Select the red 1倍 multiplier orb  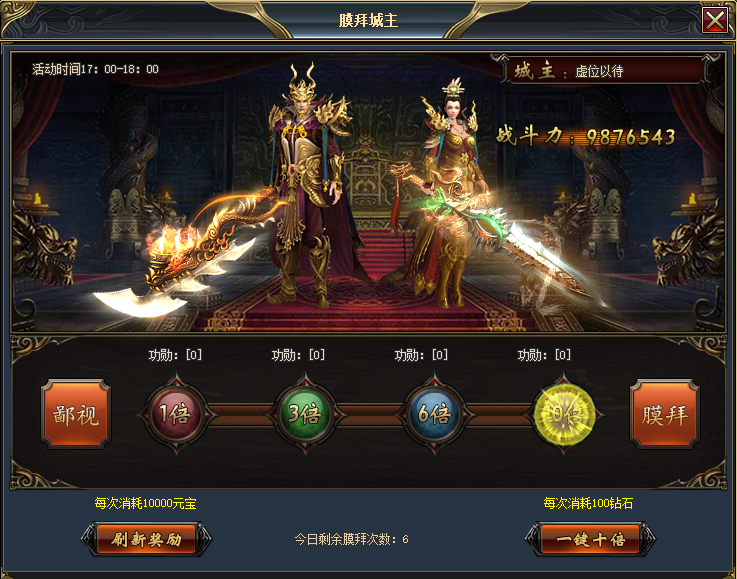(x=176, y=414)
